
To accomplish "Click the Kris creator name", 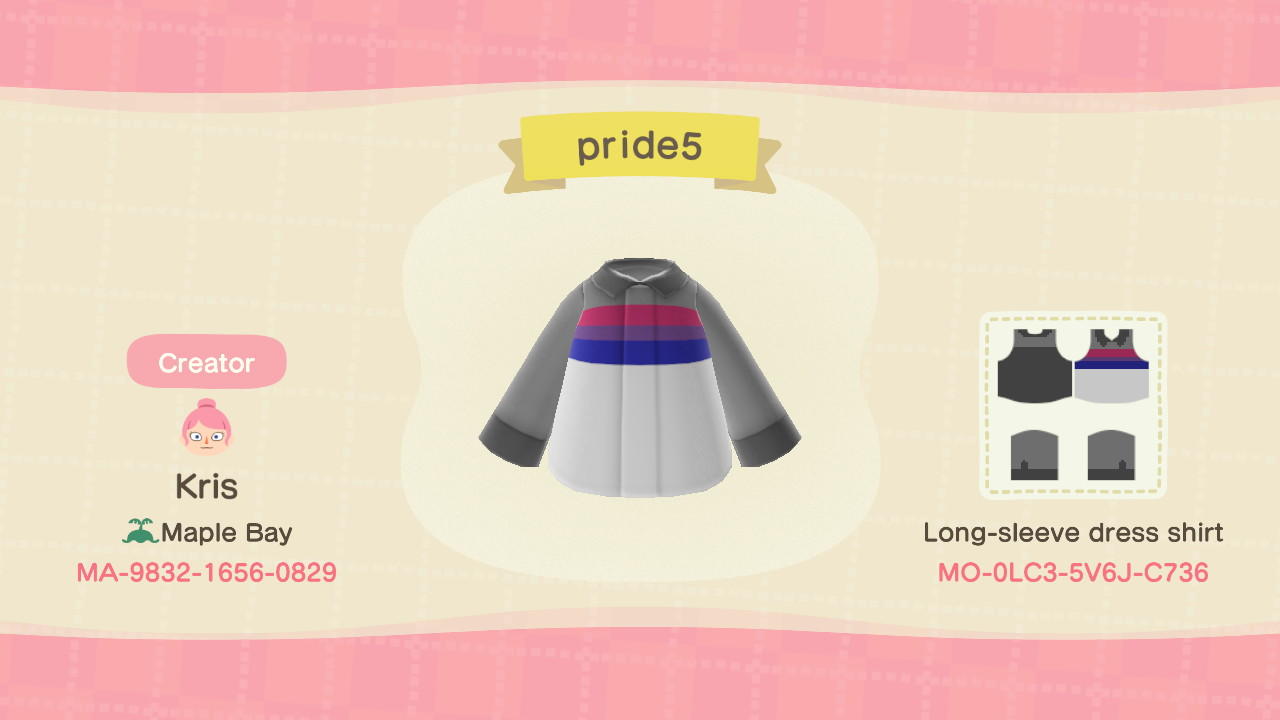I will click(206, 486).
